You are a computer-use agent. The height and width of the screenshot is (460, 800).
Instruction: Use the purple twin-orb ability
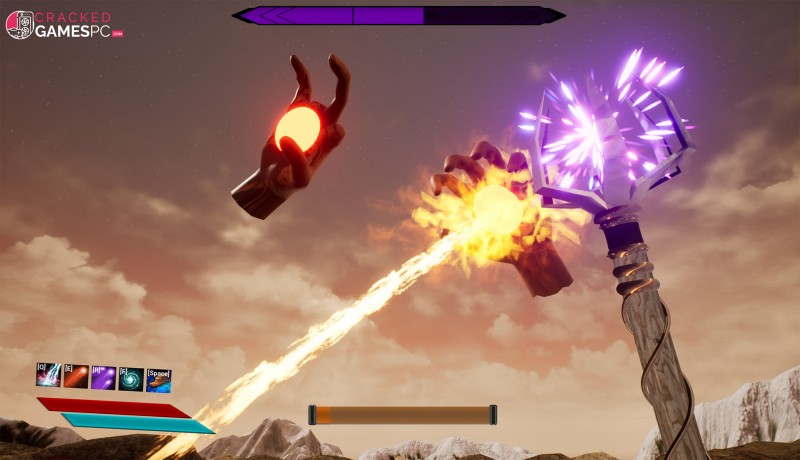tap(103, 377)
